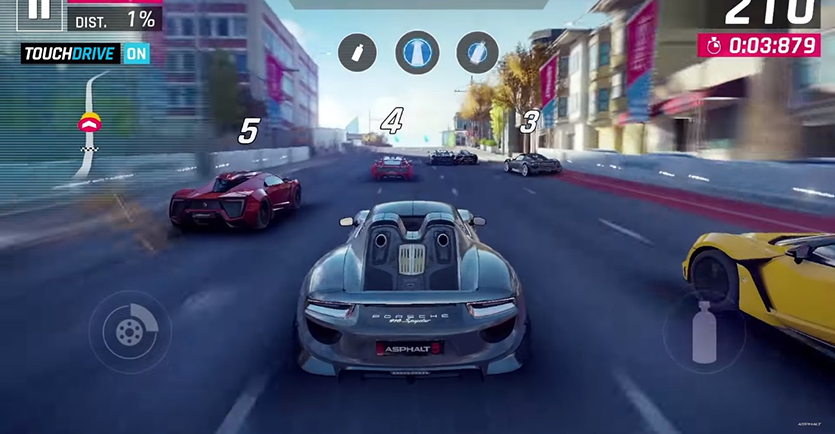Tap the brake disc drift button
835x434 pixels.
pos(129,332)
